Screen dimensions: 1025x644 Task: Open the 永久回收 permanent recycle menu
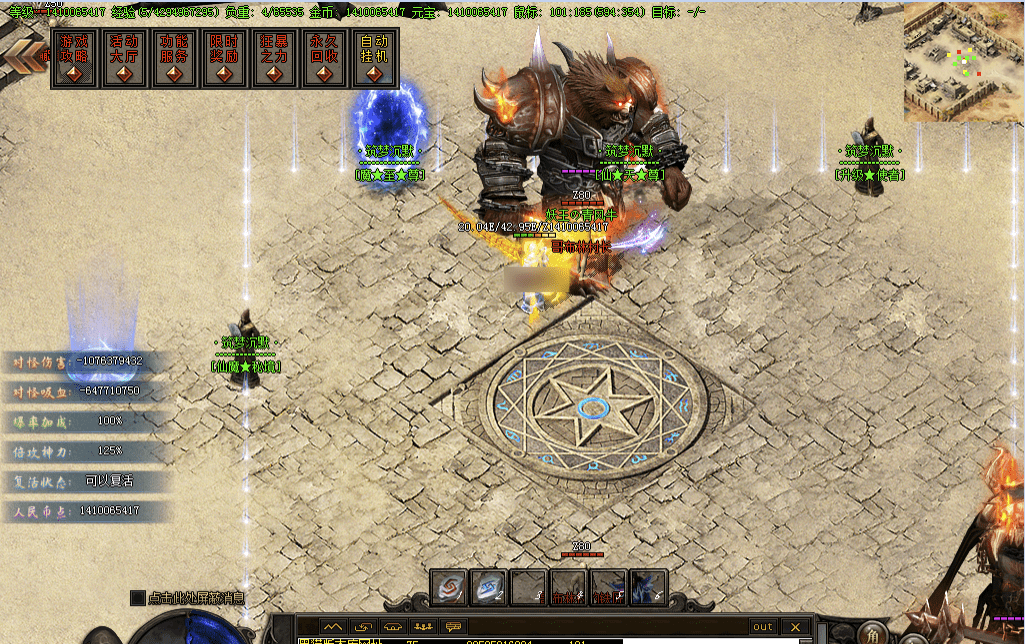click(325, 58)
